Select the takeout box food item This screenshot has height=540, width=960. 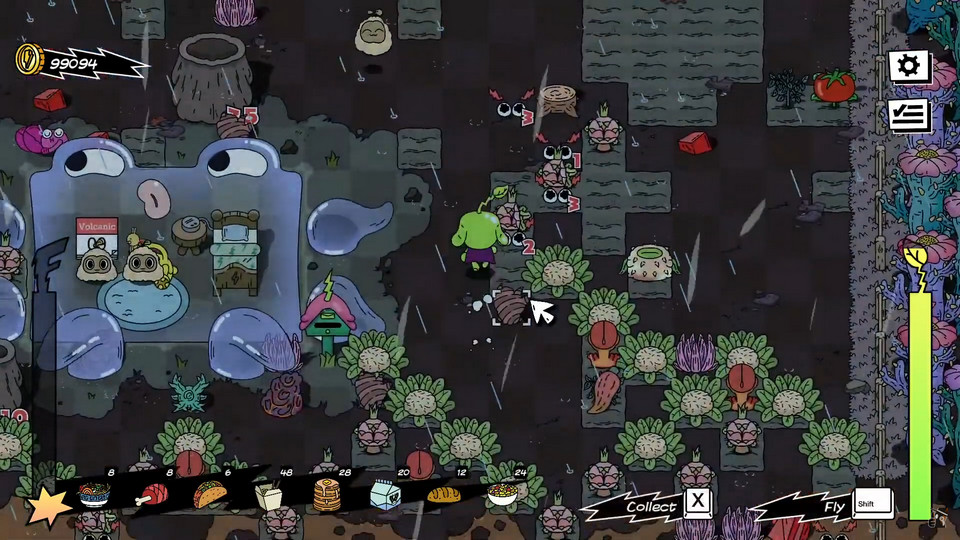click(268, 495)
